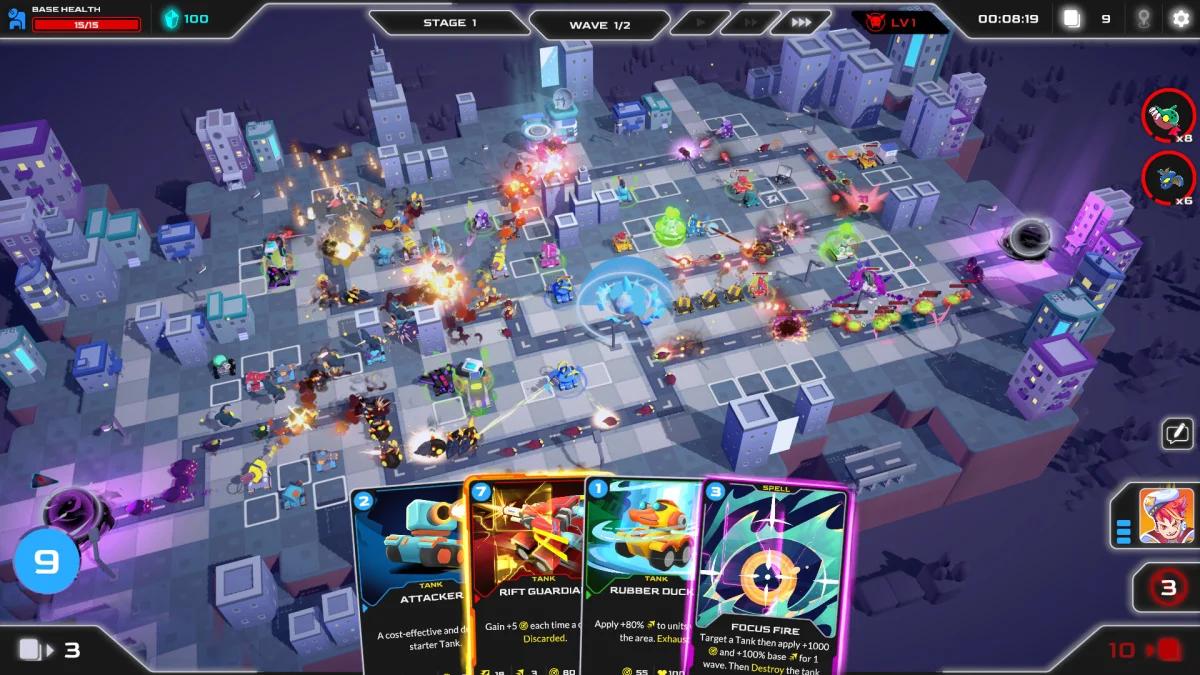Set normal play speed

tap(699, 22)
